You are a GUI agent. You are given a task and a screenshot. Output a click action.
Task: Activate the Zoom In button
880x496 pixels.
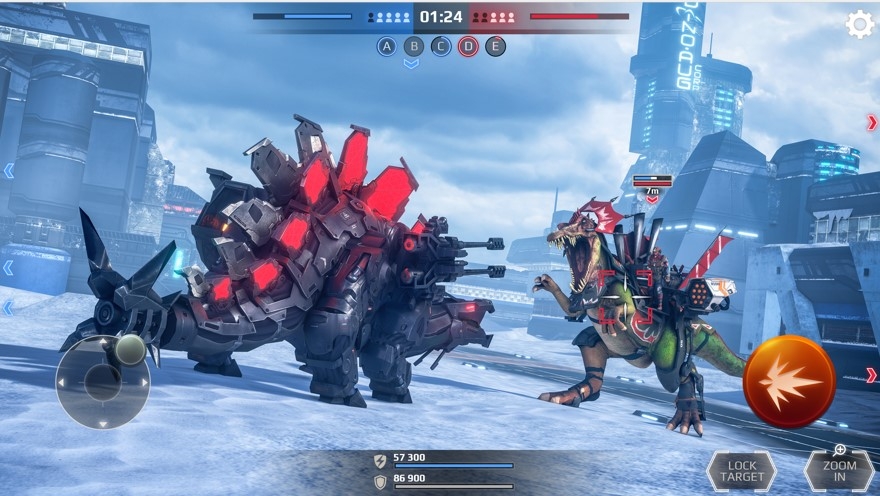point(839,471)
